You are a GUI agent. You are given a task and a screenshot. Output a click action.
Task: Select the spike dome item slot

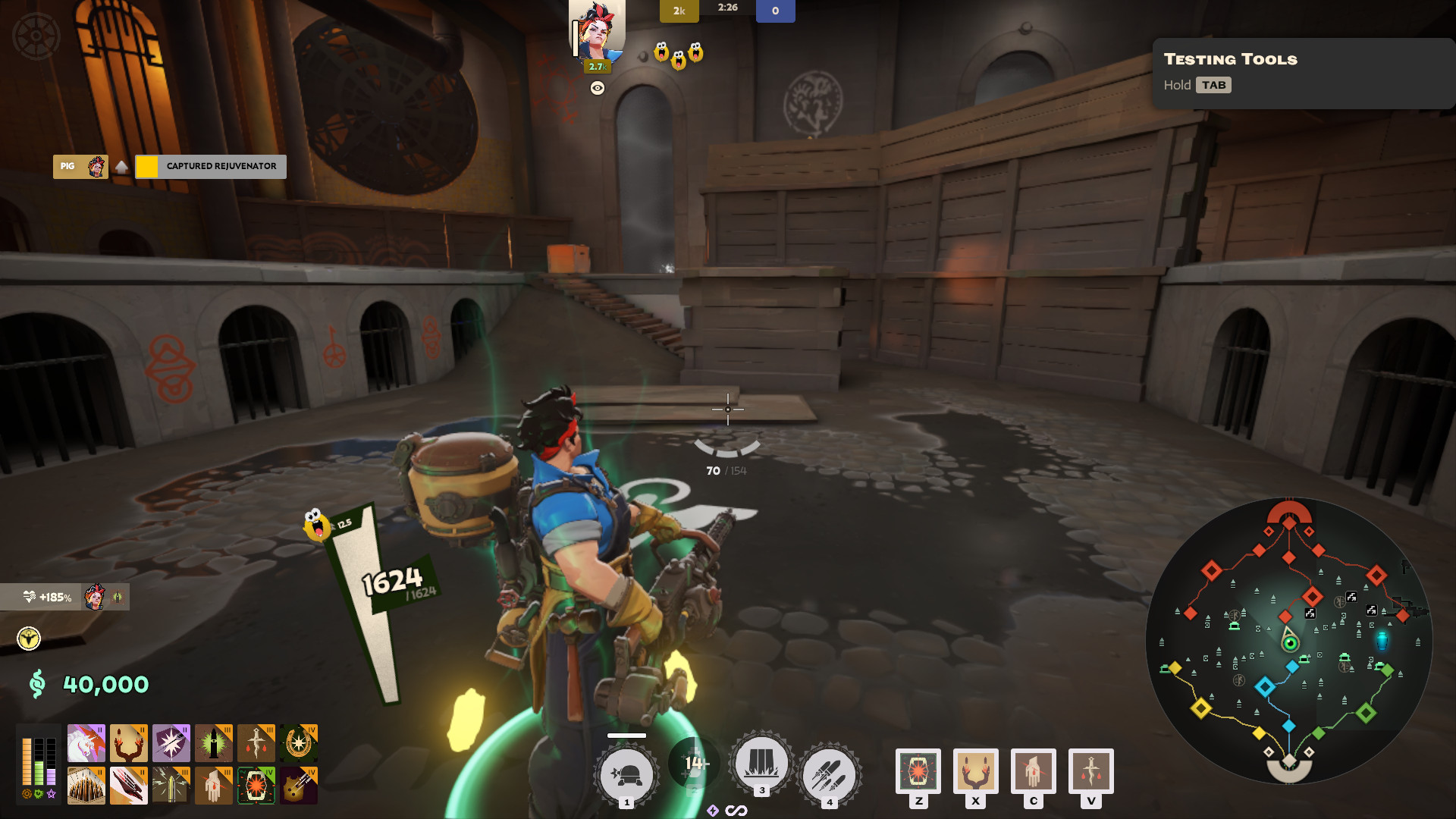[x=86, y=785]
